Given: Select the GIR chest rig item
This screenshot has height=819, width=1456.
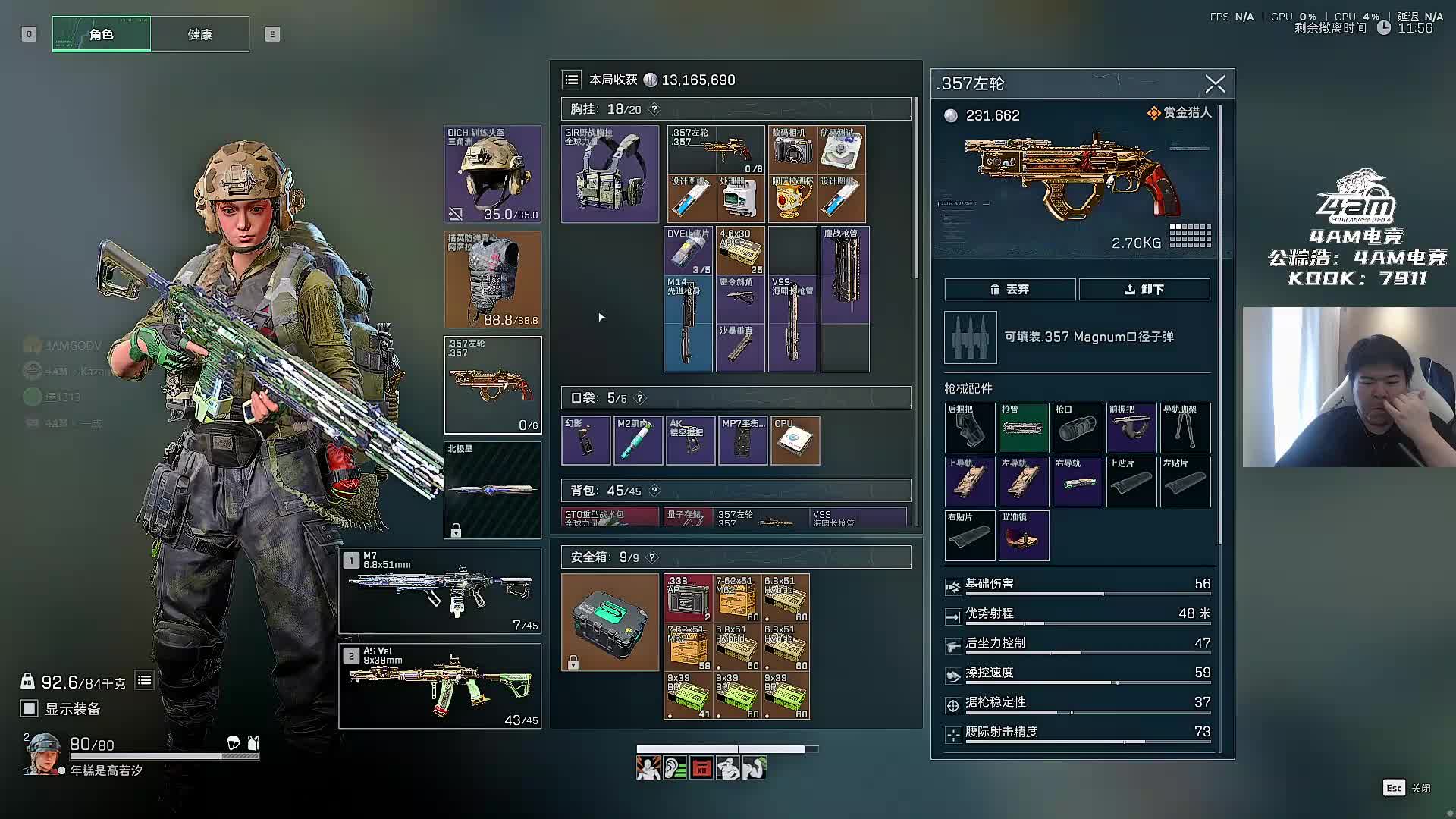Looking at the screenshot, I should point(610,174).
